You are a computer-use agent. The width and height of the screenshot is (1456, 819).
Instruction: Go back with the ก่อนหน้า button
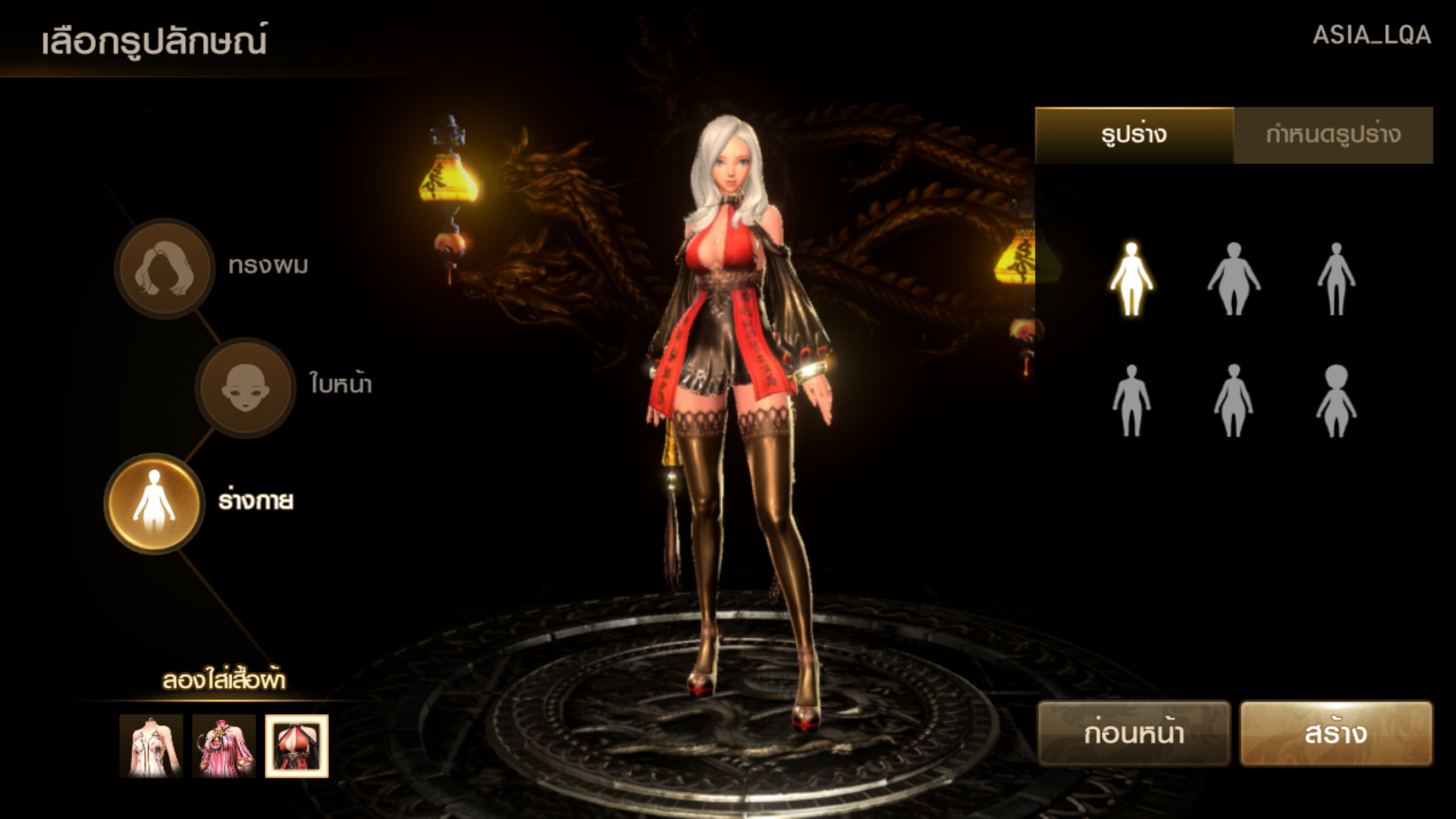pos(1133,733)
